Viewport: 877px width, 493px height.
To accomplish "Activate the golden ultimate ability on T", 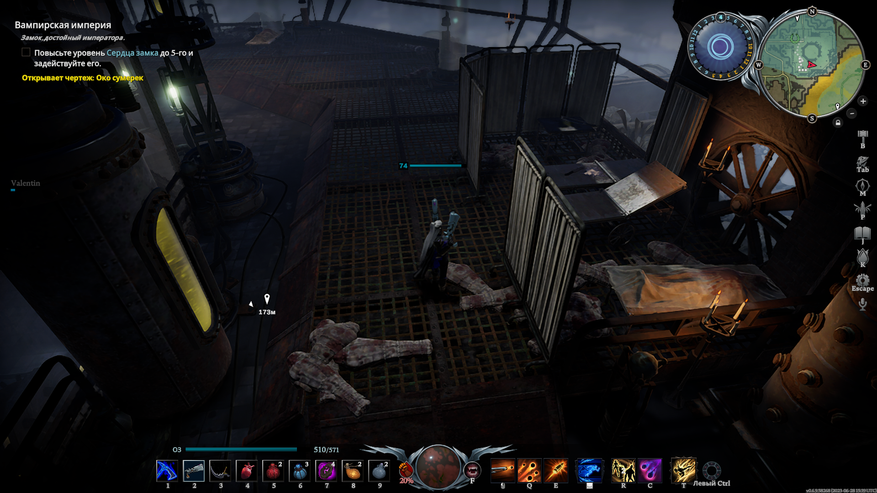I will pyautogui.click(x=684, y=469).
